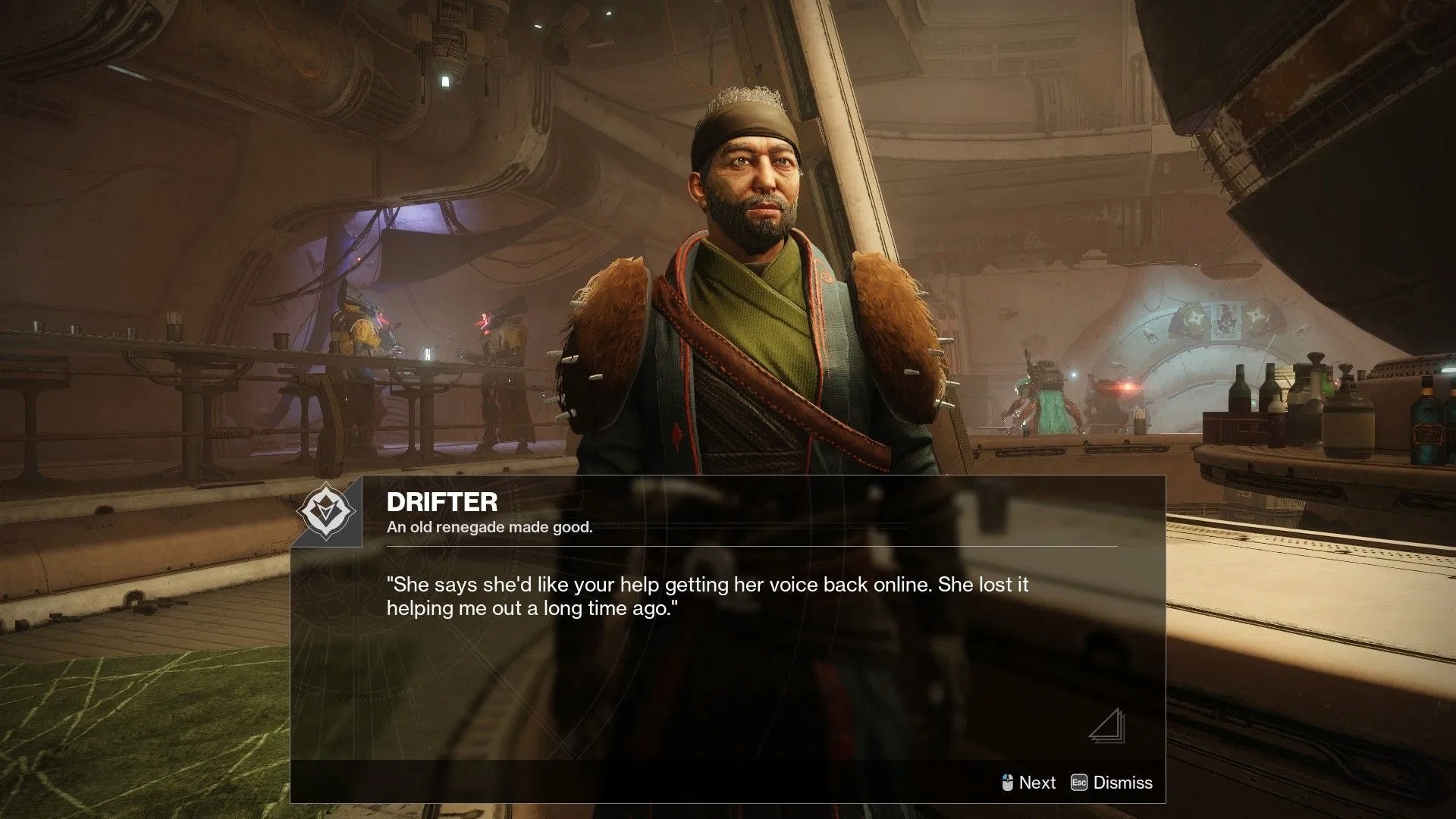Click the mouse icon beside Next
Viewport: 1456px width, 819px height.
(x=1009, y=782)
